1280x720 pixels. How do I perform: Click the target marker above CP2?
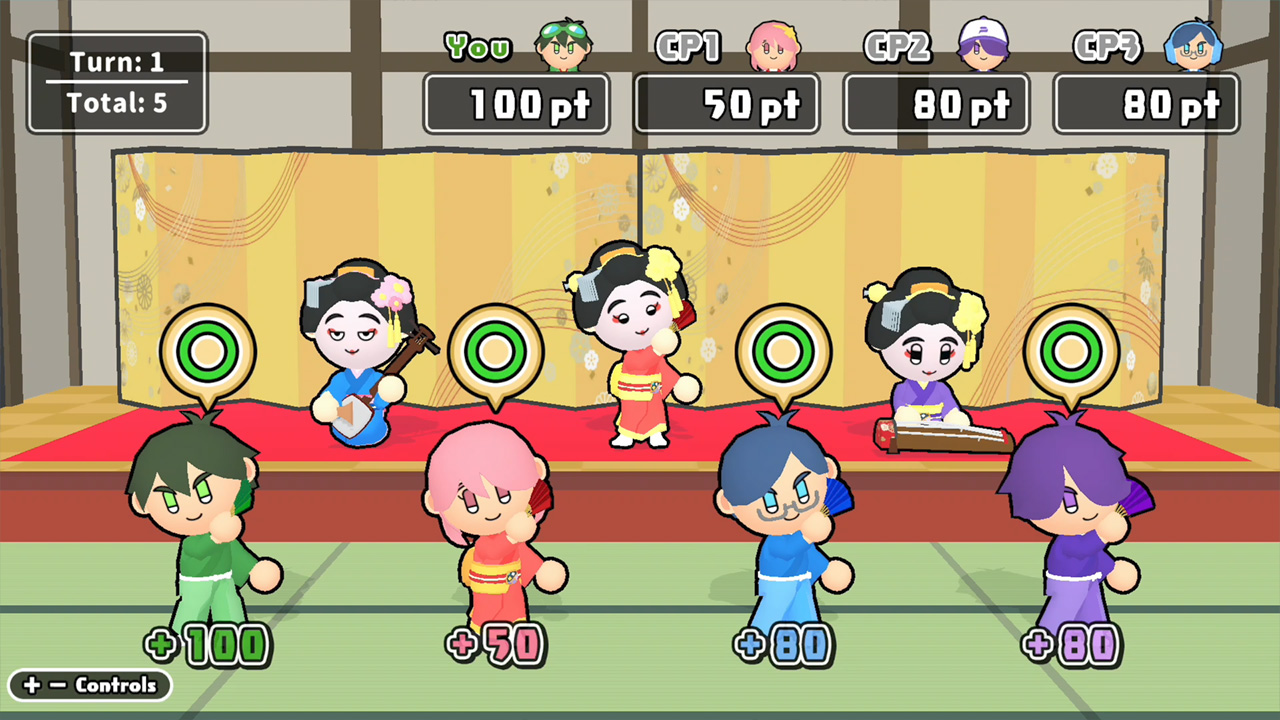click(783, 352)
